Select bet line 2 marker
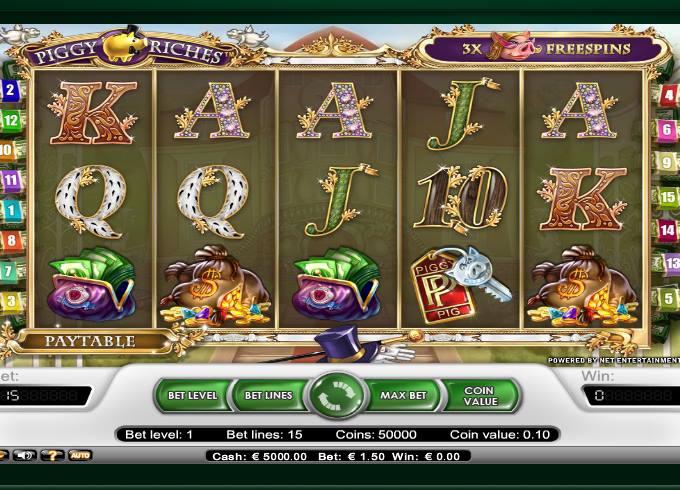 pos(10,91)
